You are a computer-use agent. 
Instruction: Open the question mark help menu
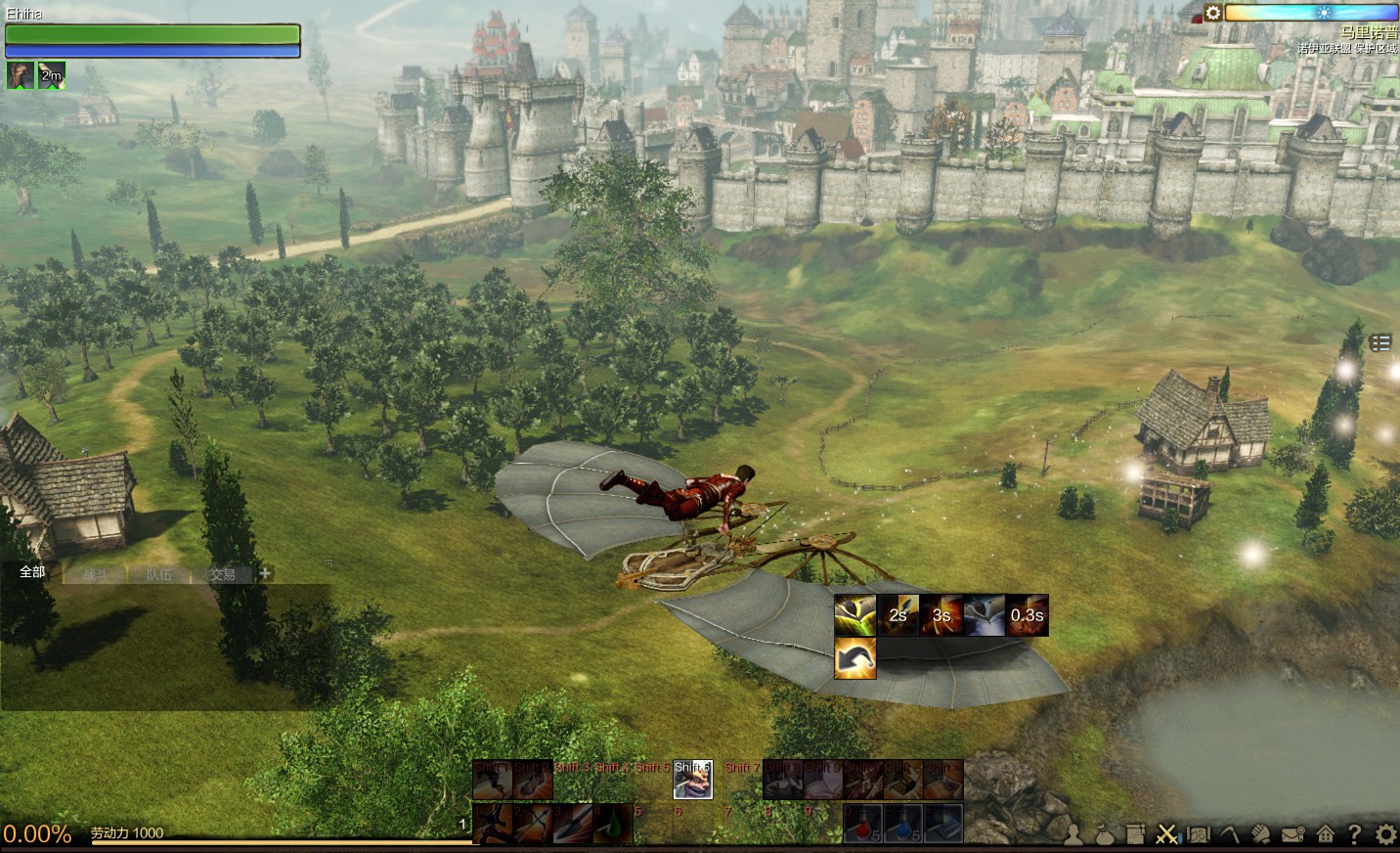[x=1354, y=834]
